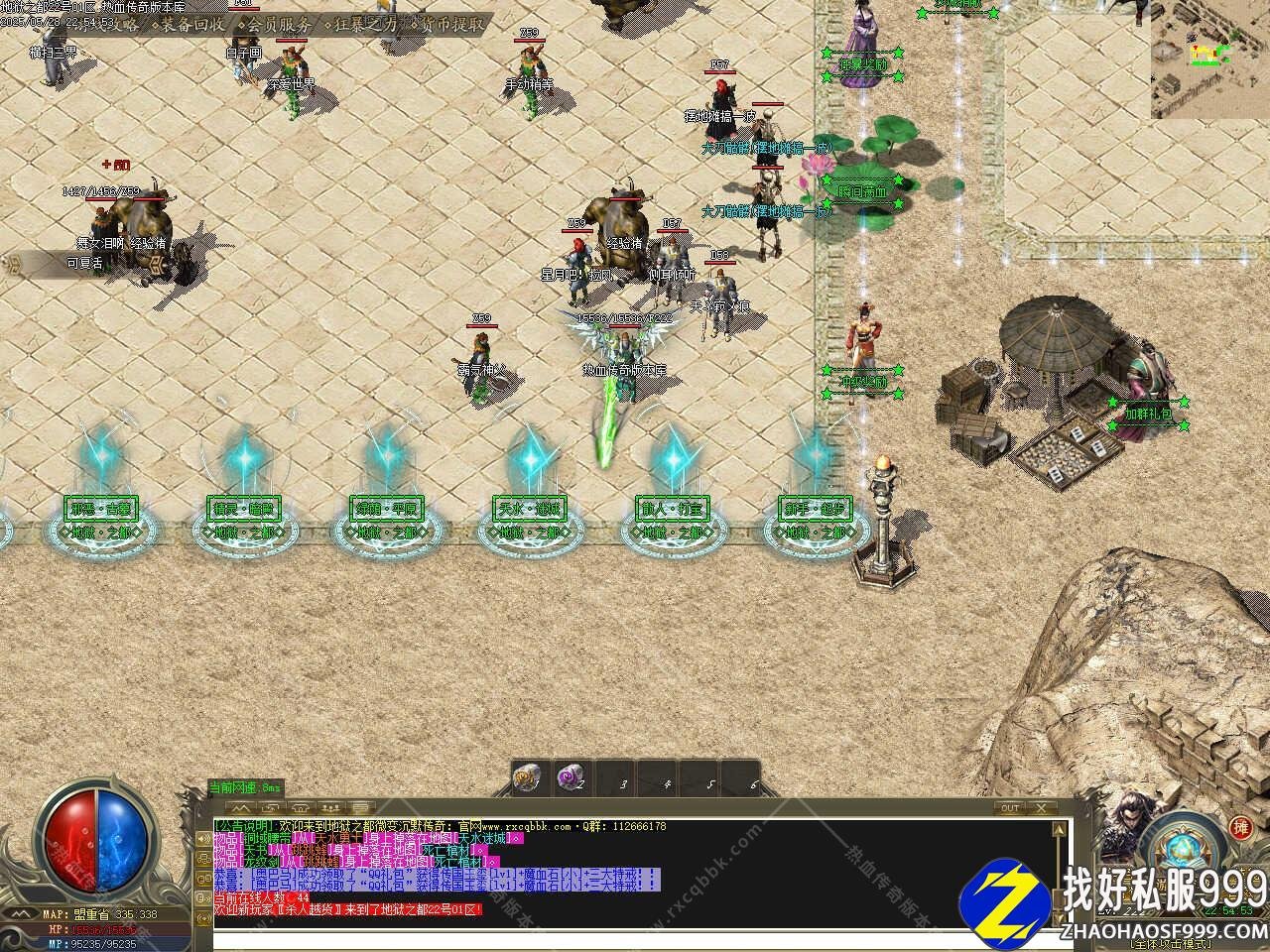Image resolution: width=1270 pixels, height=952 pixels.
Task: Use the scroll item in hotbar slot 1
Action: [528, 779]
